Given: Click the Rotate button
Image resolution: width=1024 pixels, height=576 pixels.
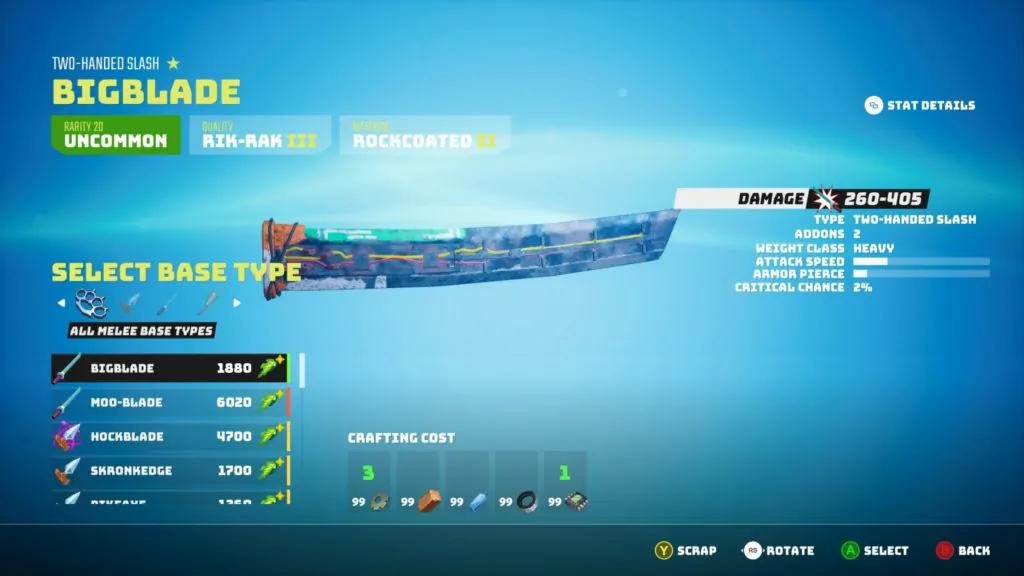Looking at the screenshot, I should point(778,550).
